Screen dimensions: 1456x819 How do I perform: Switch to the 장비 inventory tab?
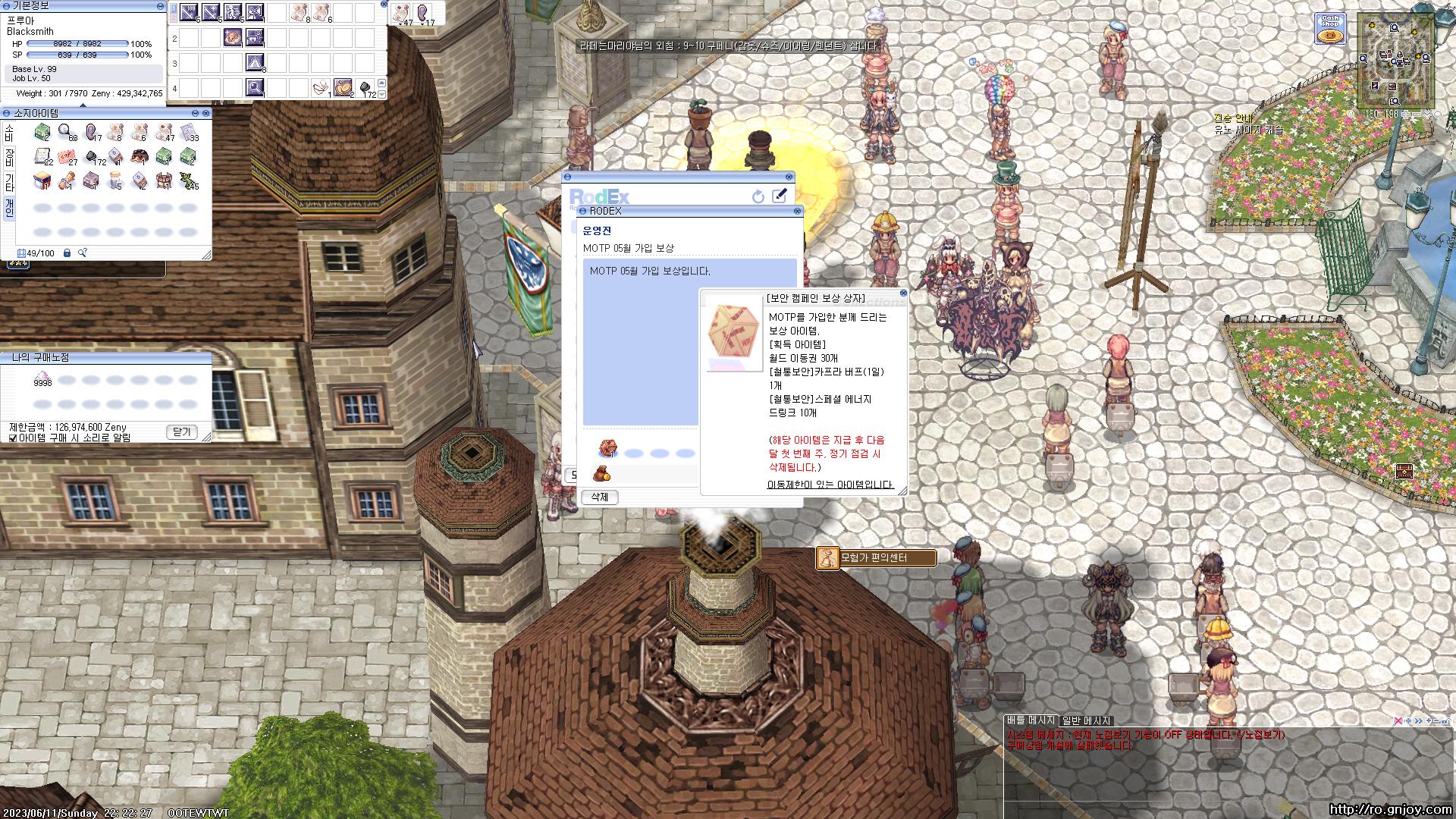pyautogui.click(x=9, y=158)
